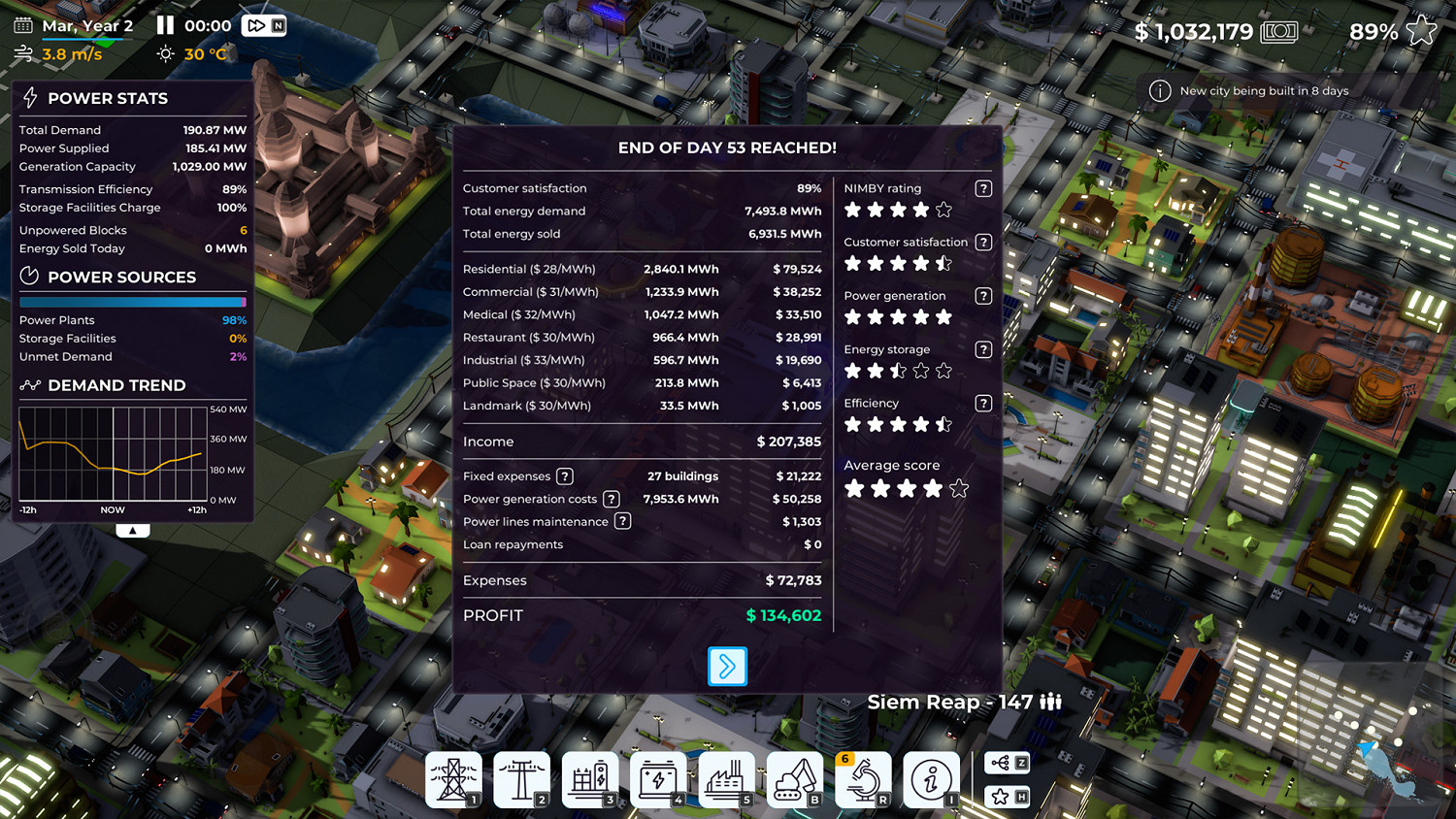The width and height of the screenshot is (1456, 819).
Task: Open the achievements star H panel
Action: (x=1007, y=796)
